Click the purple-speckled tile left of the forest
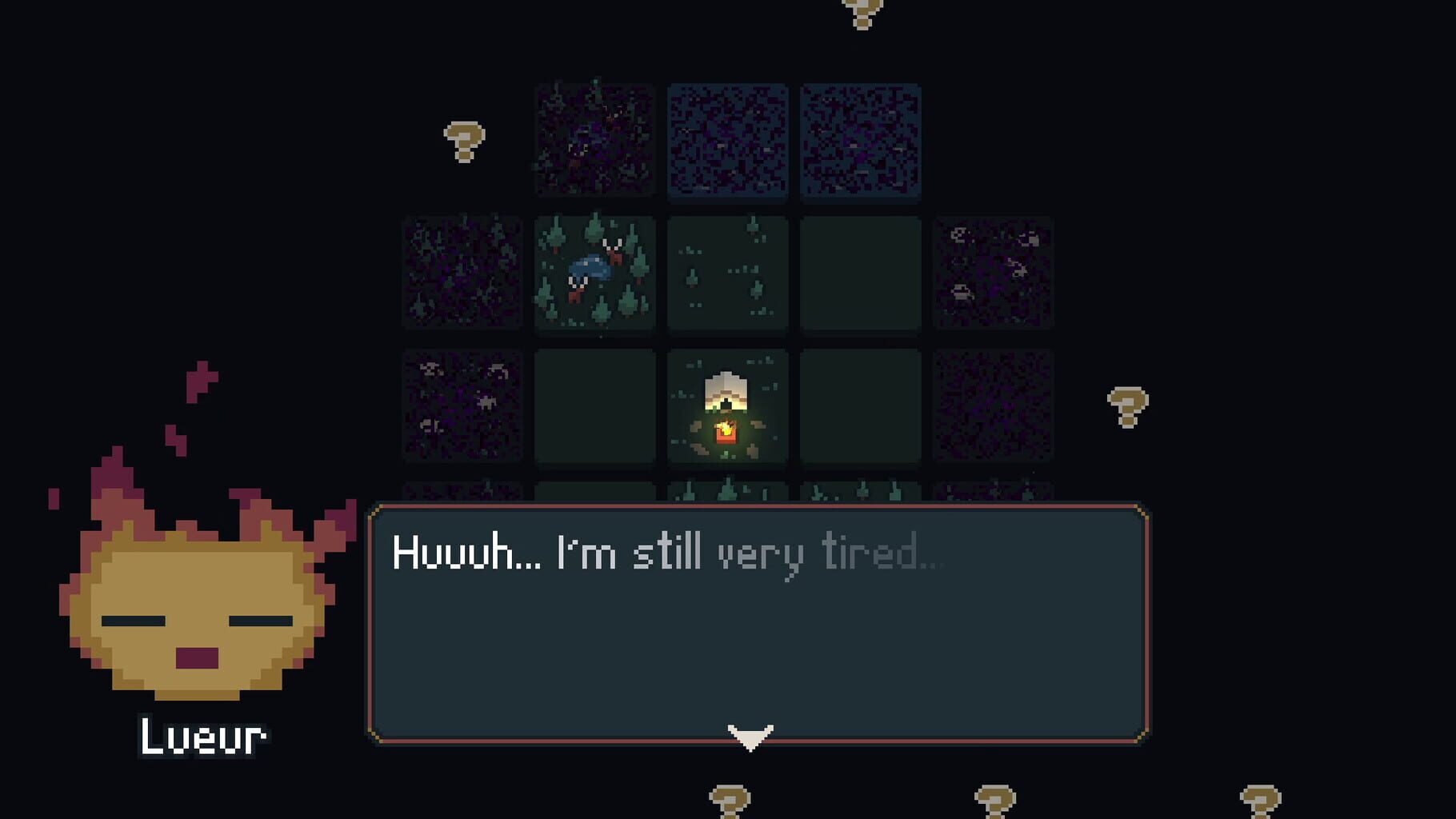This screenshot has height=819, width=1456. (x=460, y=276)
